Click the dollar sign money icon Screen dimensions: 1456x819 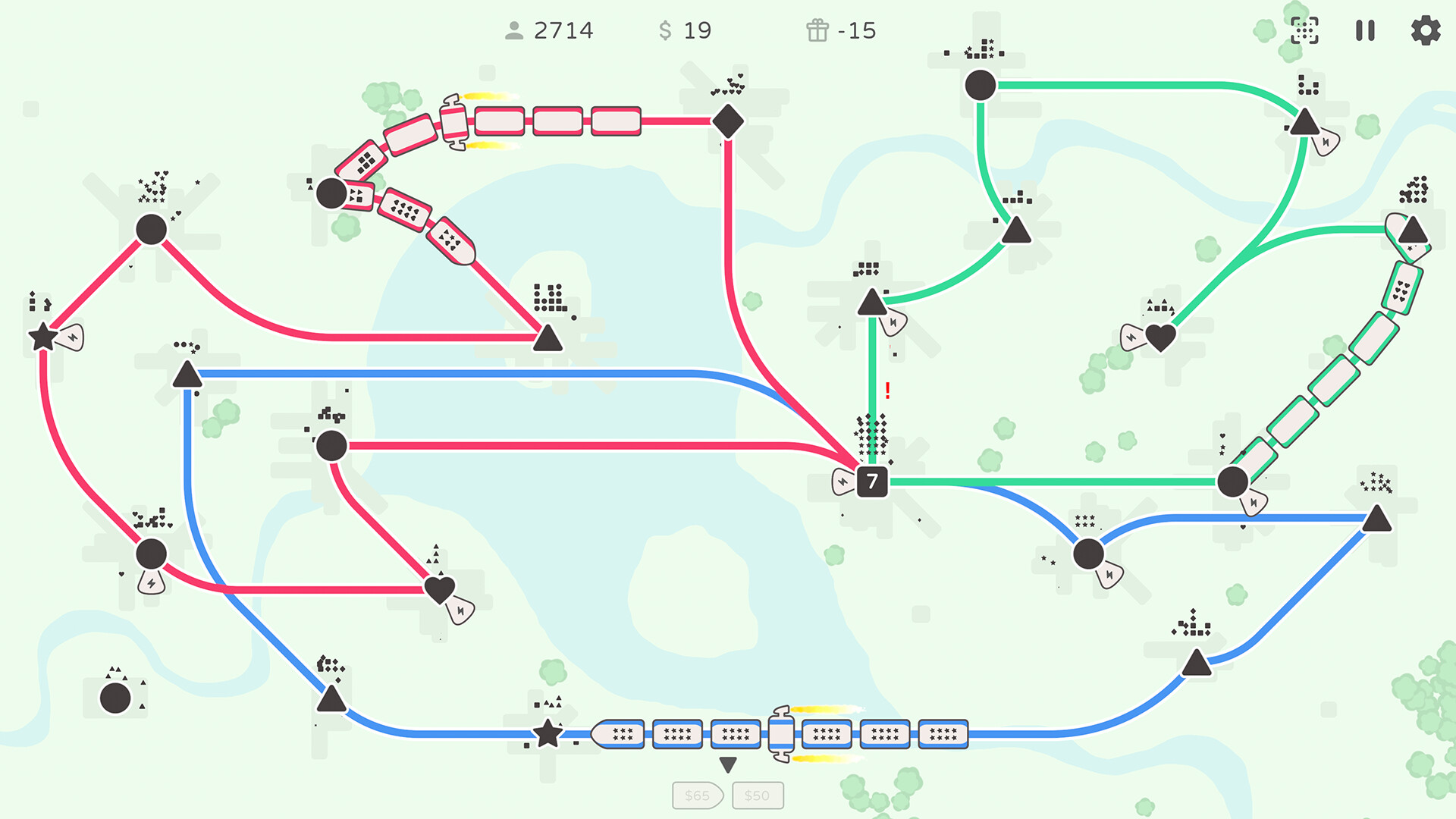tap(664, 31)
